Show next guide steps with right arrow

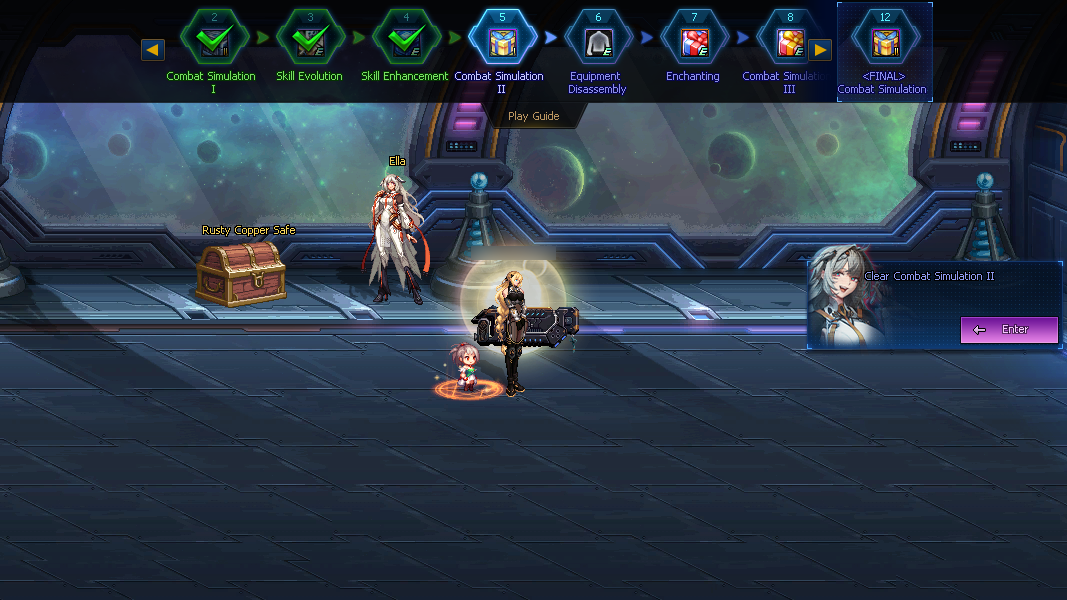pyautogui.click(x=820, y=49)
